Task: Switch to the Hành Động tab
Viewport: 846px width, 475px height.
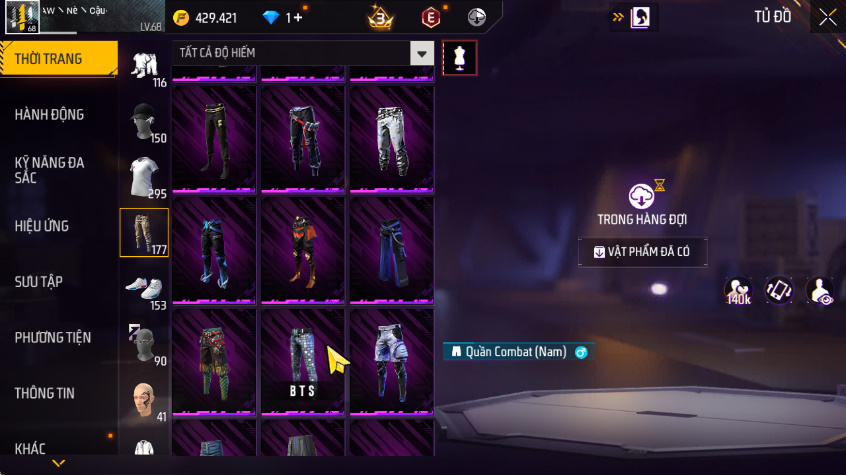Action: coord(50,114)
